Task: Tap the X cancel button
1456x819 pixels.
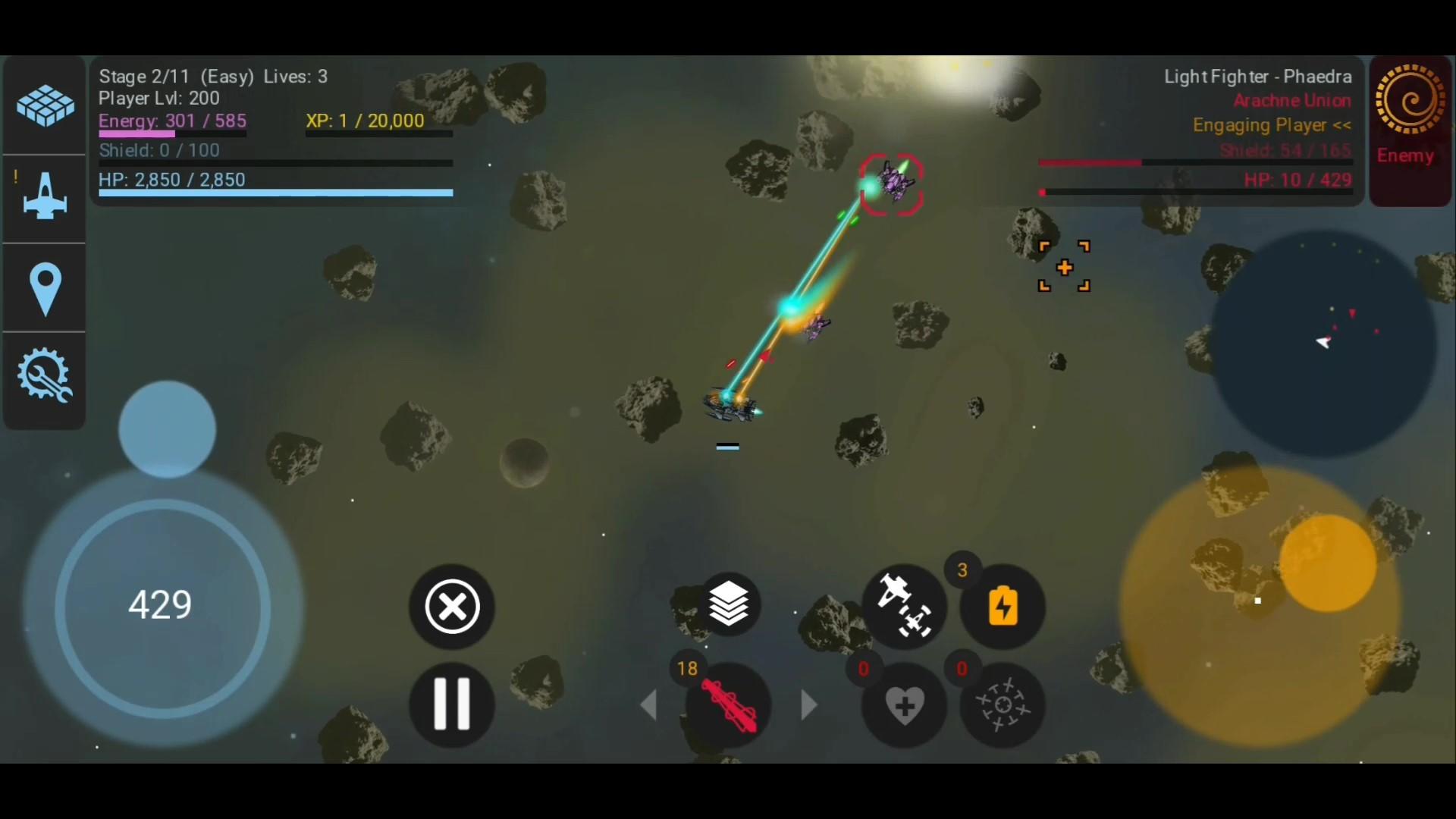Action: (451, 607)
